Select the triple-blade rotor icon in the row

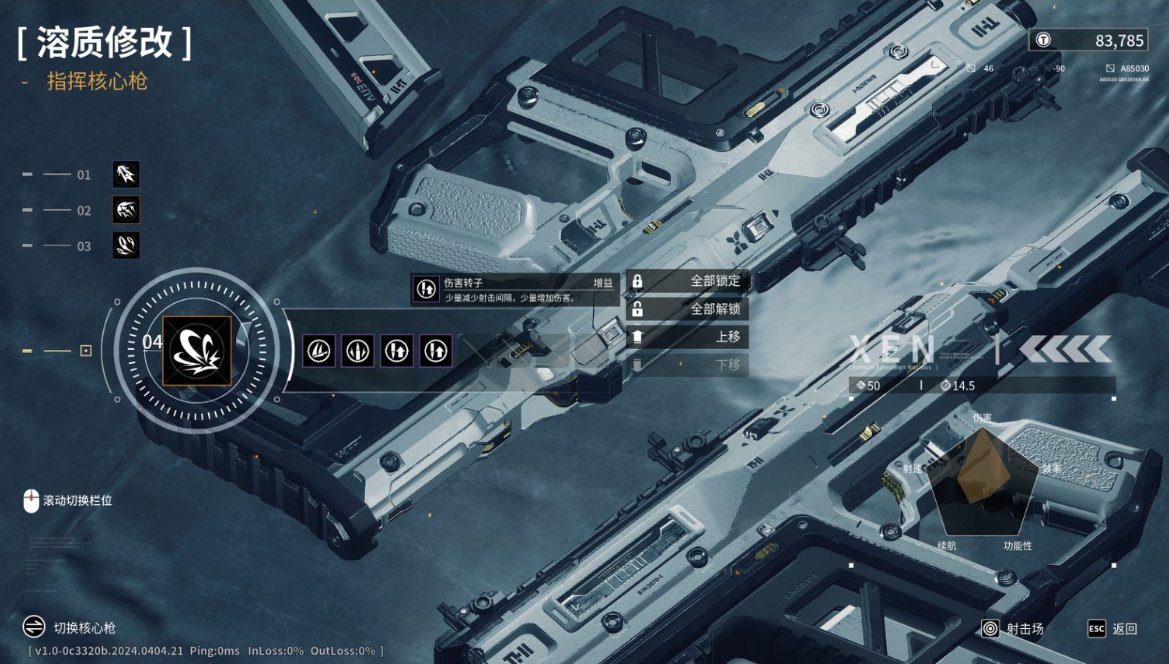click(x=320, y=350)
